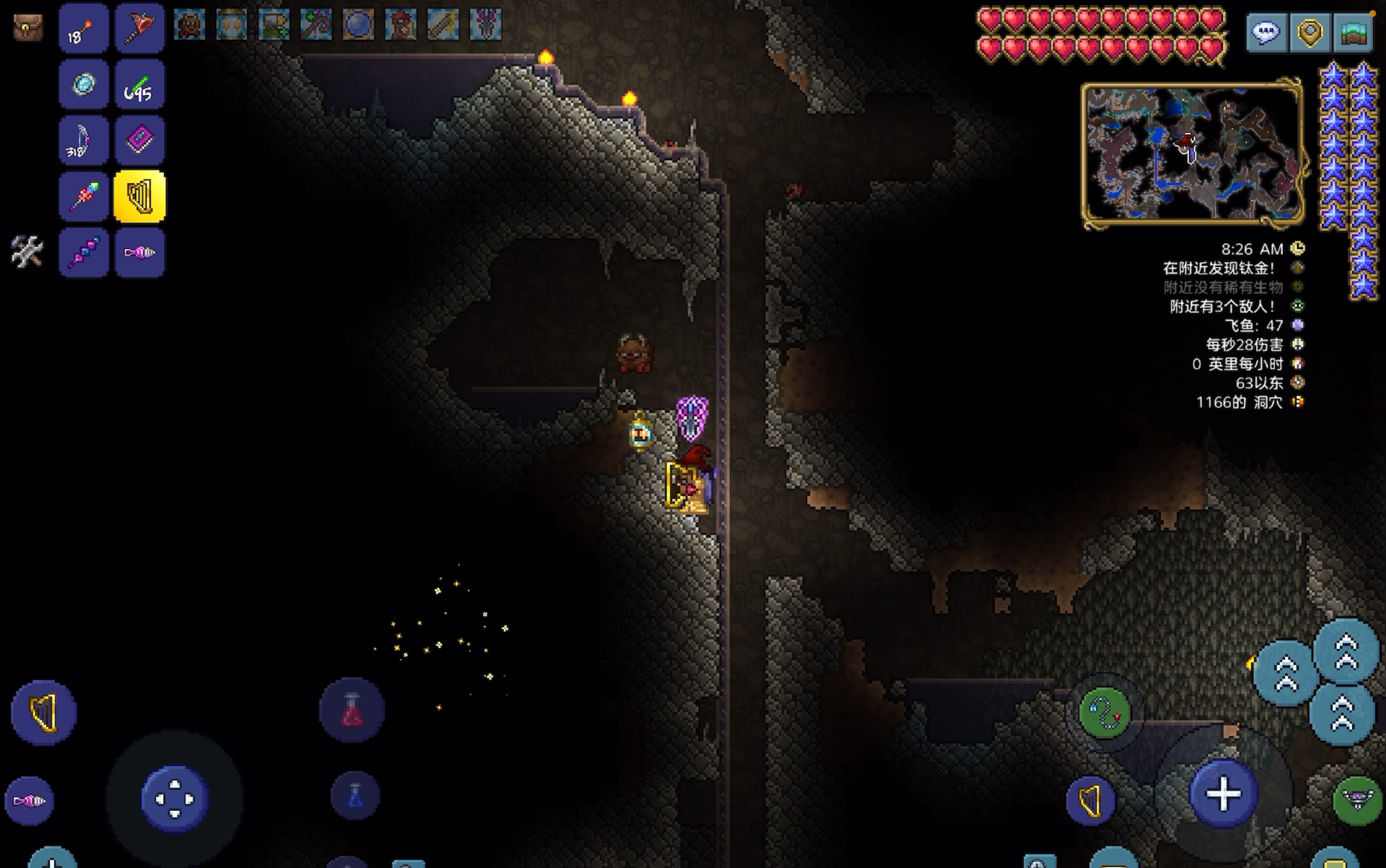Fire the green grappling hook button
This screenshot has height=868, width=1386.
pos(1104,712)
